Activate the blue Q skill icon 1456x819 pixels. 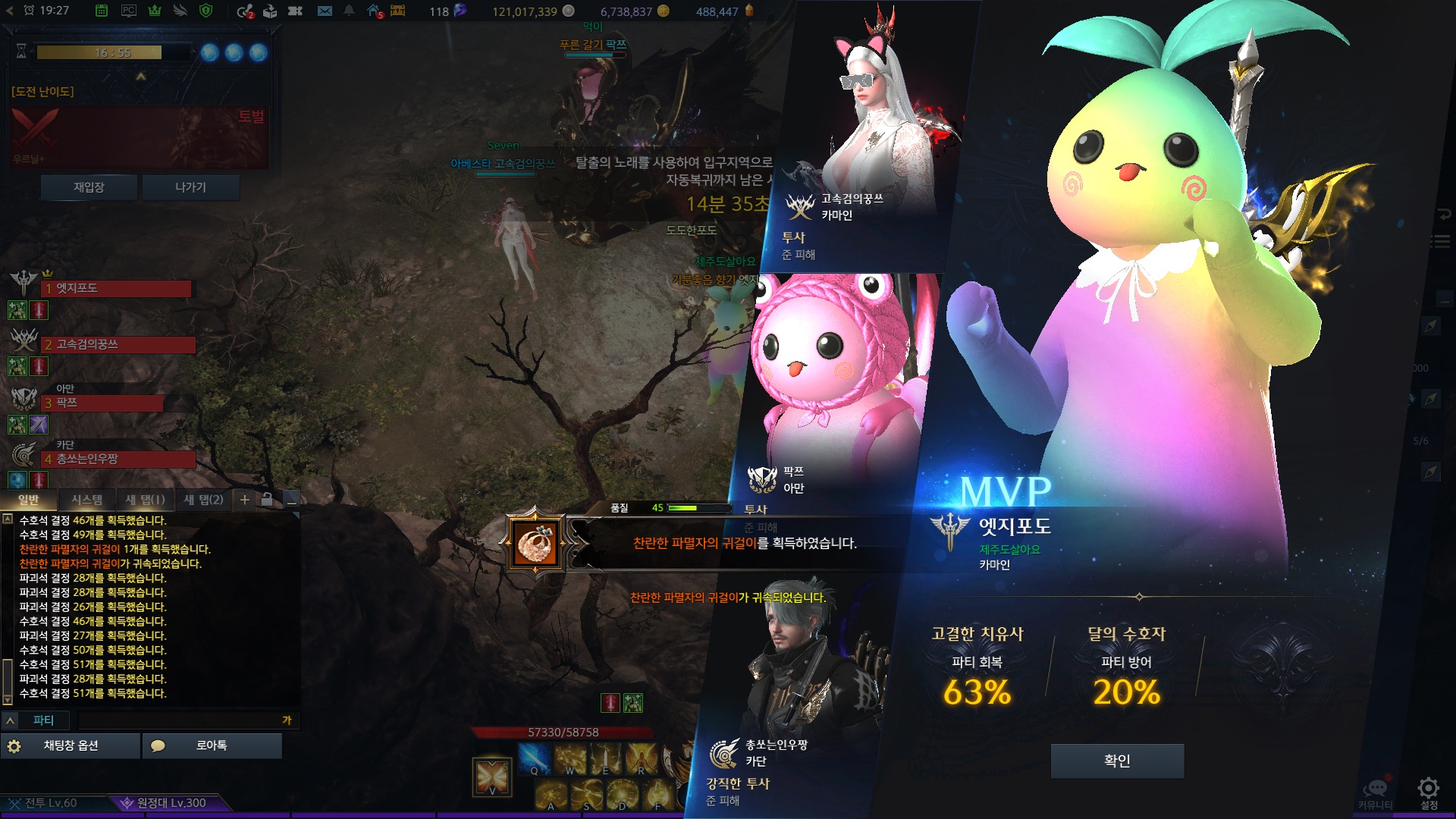534,758
